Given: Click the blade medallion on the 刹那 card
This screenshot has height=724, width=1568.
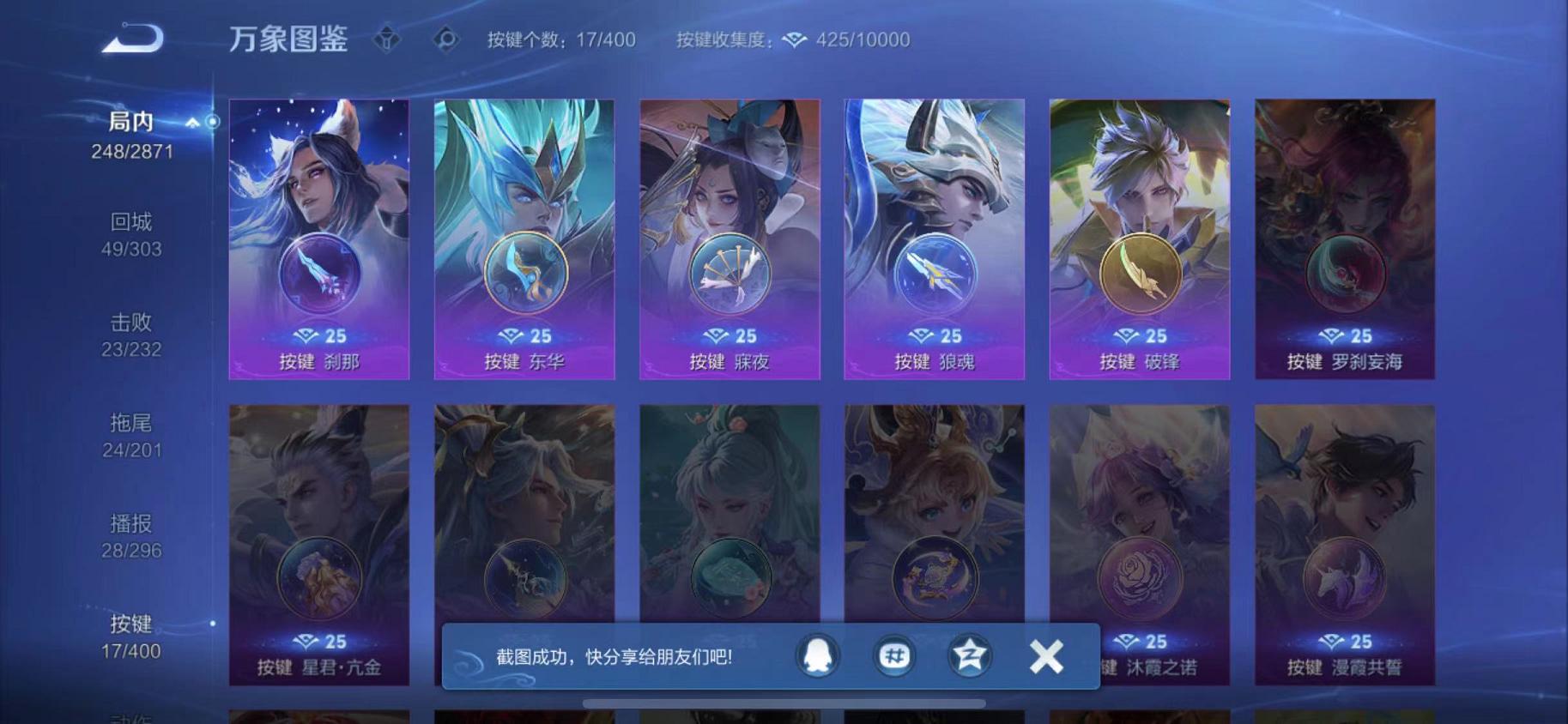Looking at the screenshot, I should coord(318,275).
